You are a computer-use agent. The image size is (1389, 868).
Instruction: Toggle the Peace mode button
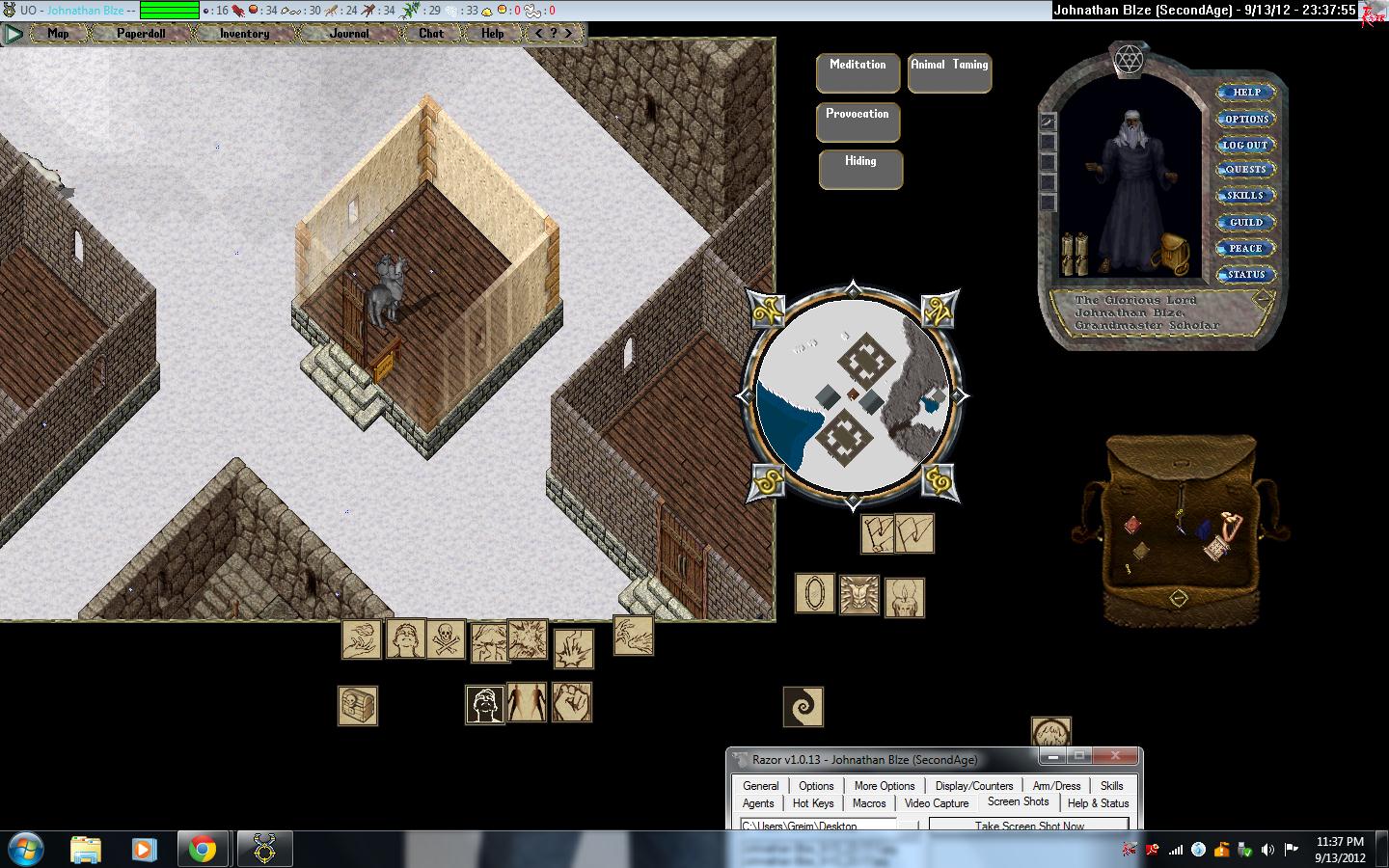(1245, 248)
